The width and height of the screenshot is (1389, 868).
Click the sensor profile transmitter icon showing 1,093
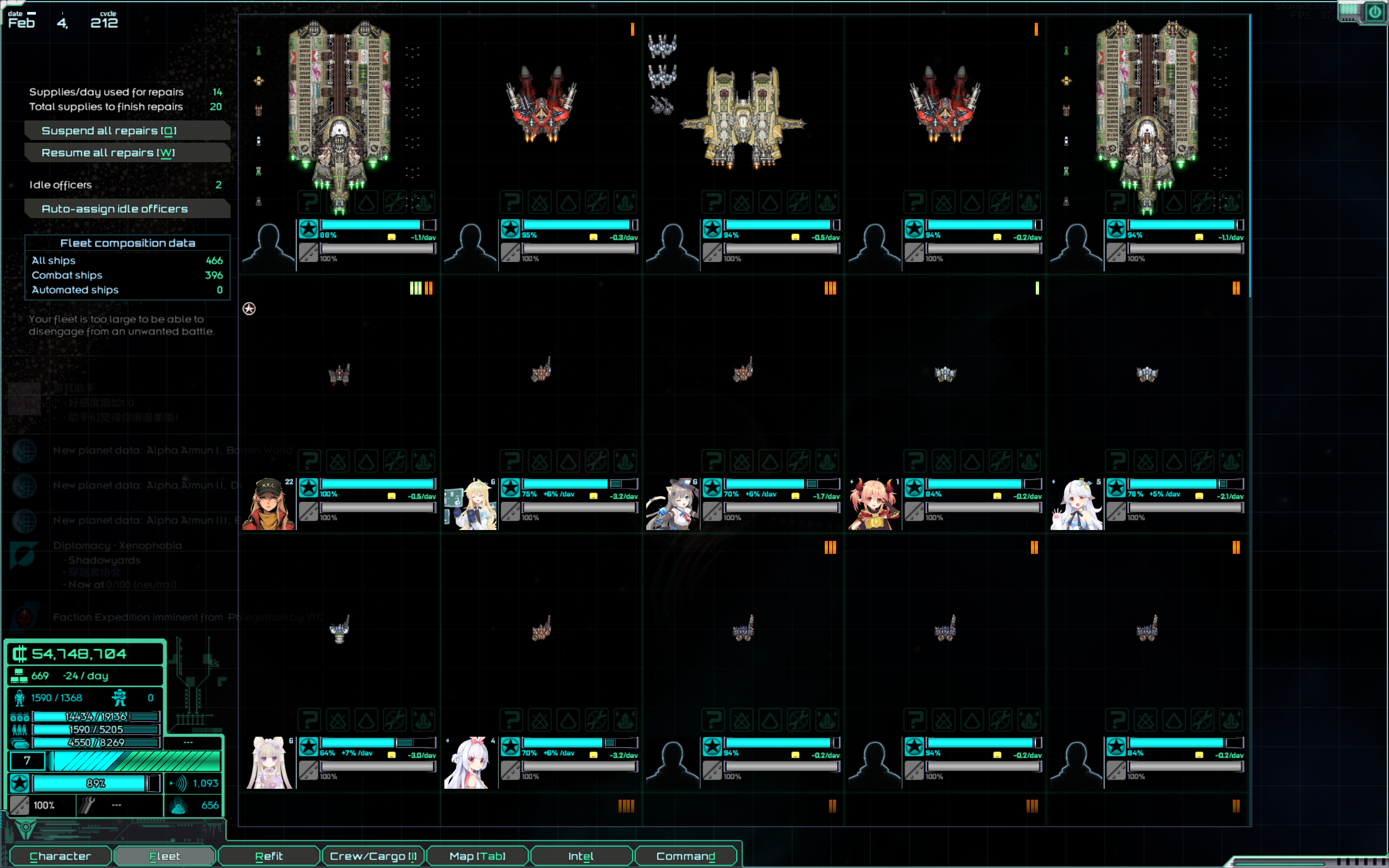179,783
